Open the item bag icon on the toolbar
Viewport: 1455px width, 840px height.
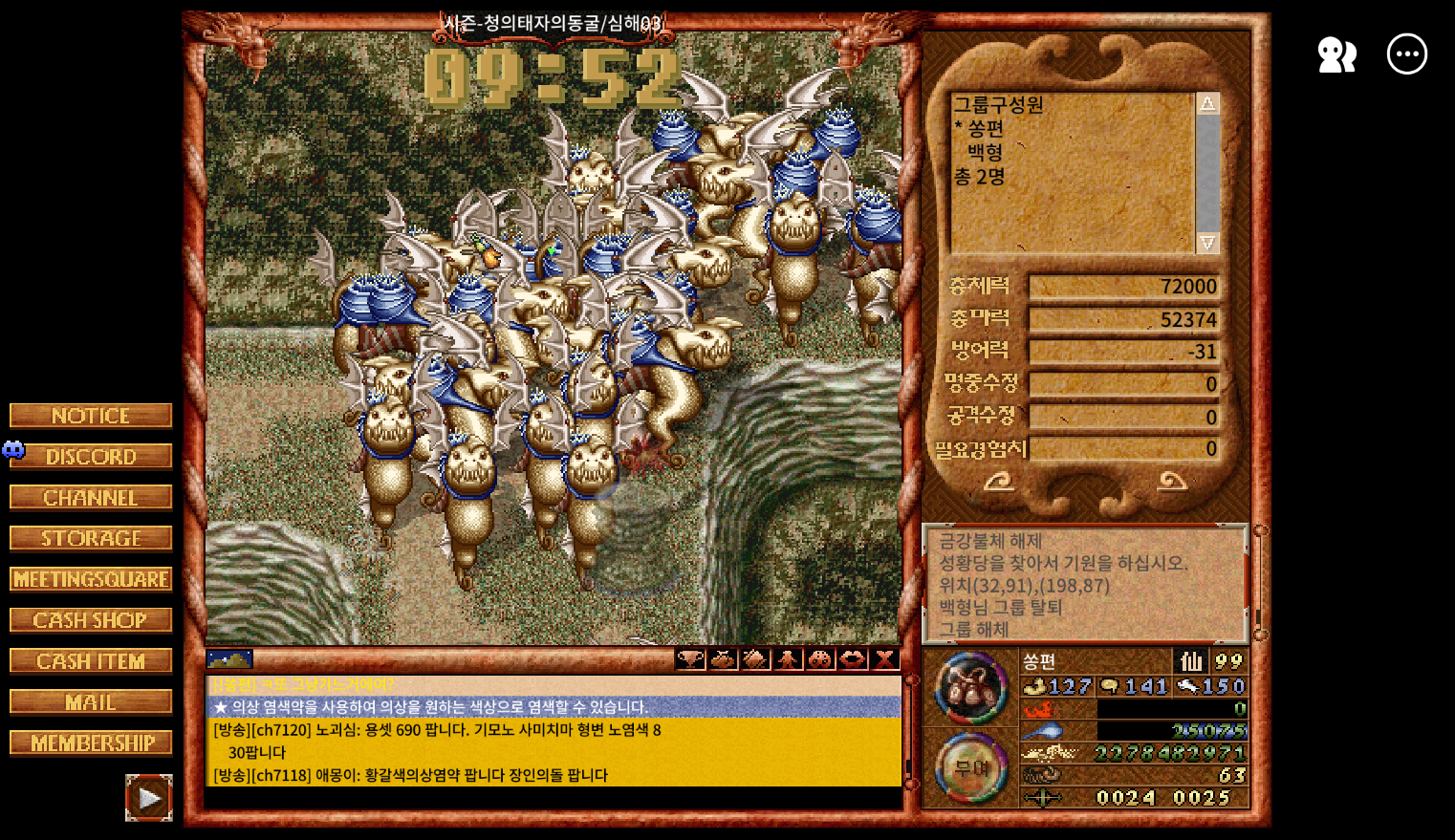[723, 659]
